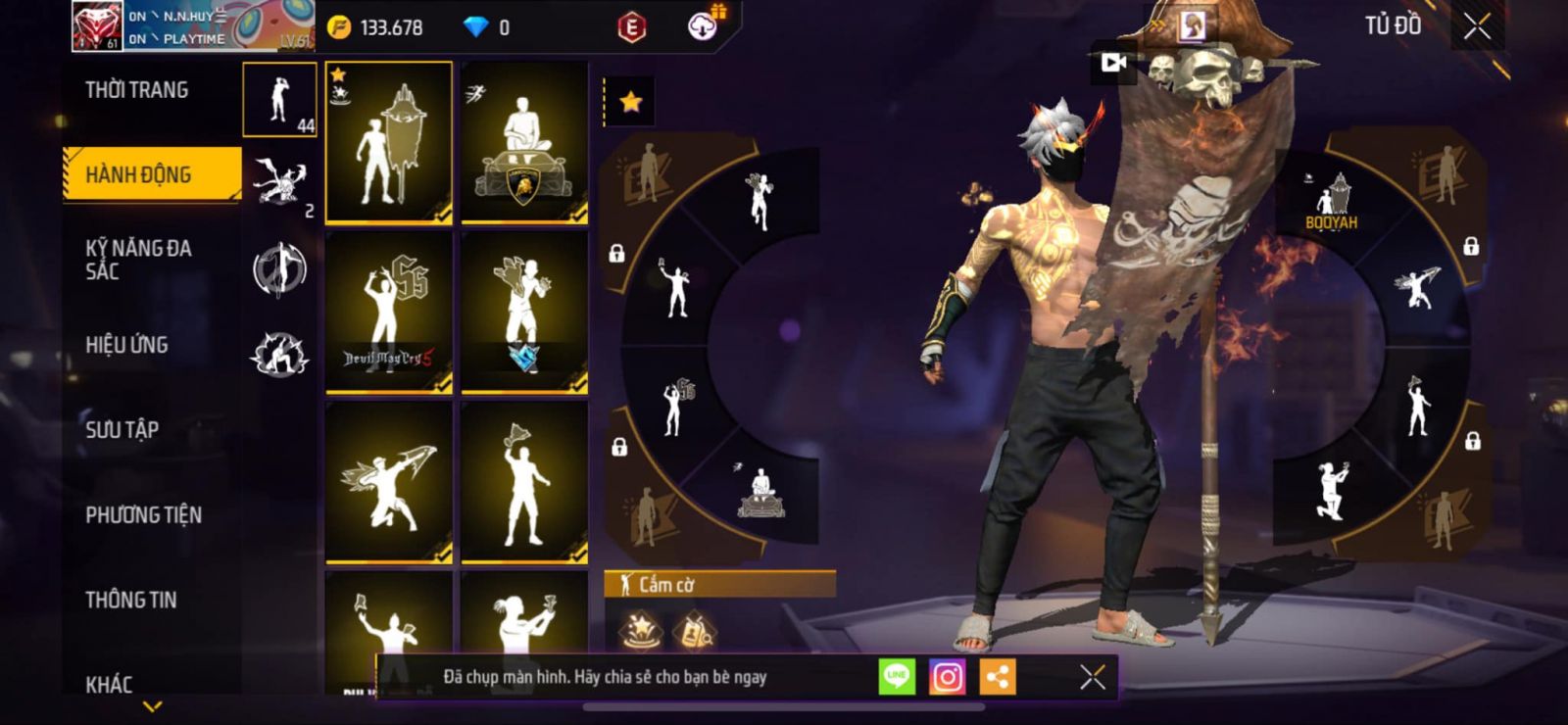Toggle the star favorites filter

pyautogui.click(x=630, y=102)
